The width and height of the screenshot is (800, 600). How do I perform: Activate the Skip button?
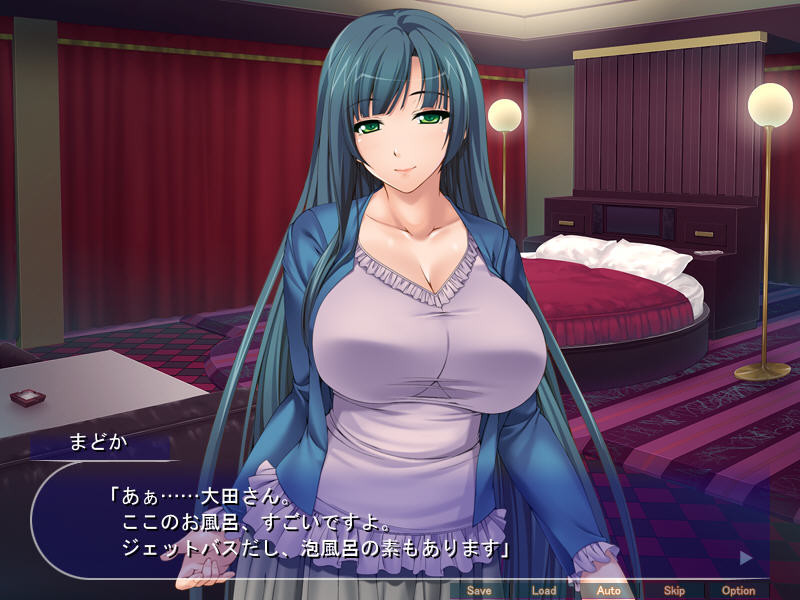click(x=674, y=590)
